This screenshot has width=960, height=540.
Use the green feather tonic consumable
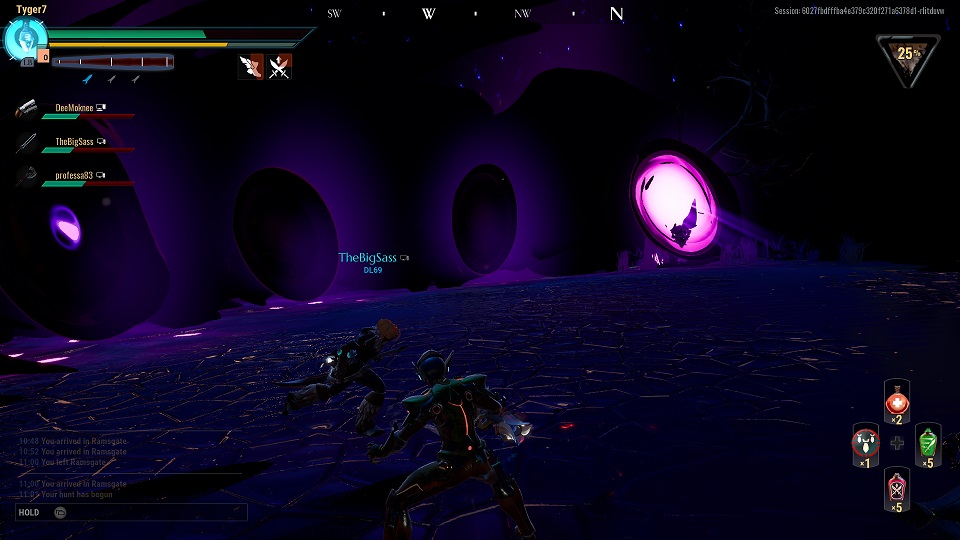pyautogui.click(x=928, y=441)
